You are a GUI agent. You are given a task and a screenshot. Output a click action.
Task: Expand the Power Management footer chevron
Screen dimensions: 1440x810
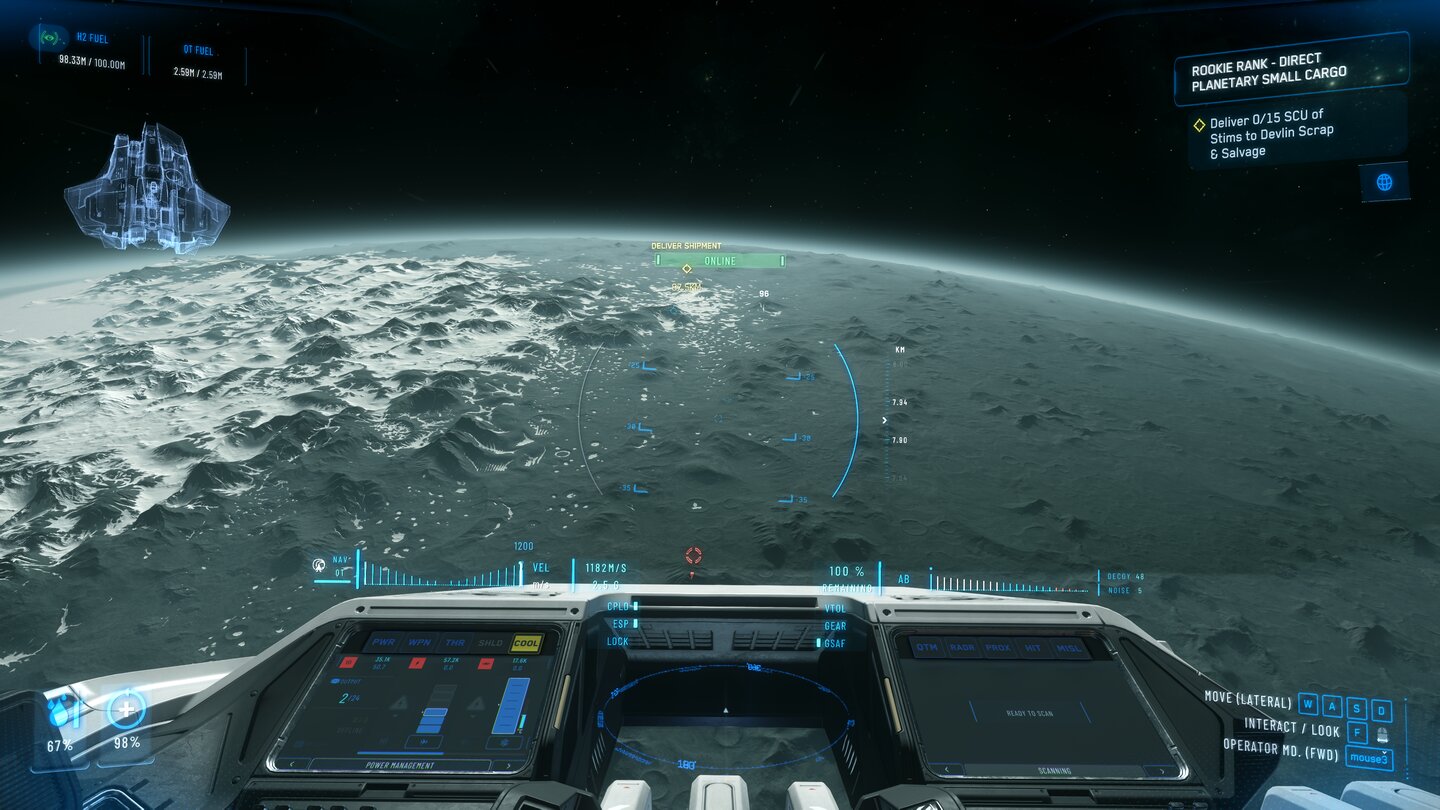tap(509, 765)
